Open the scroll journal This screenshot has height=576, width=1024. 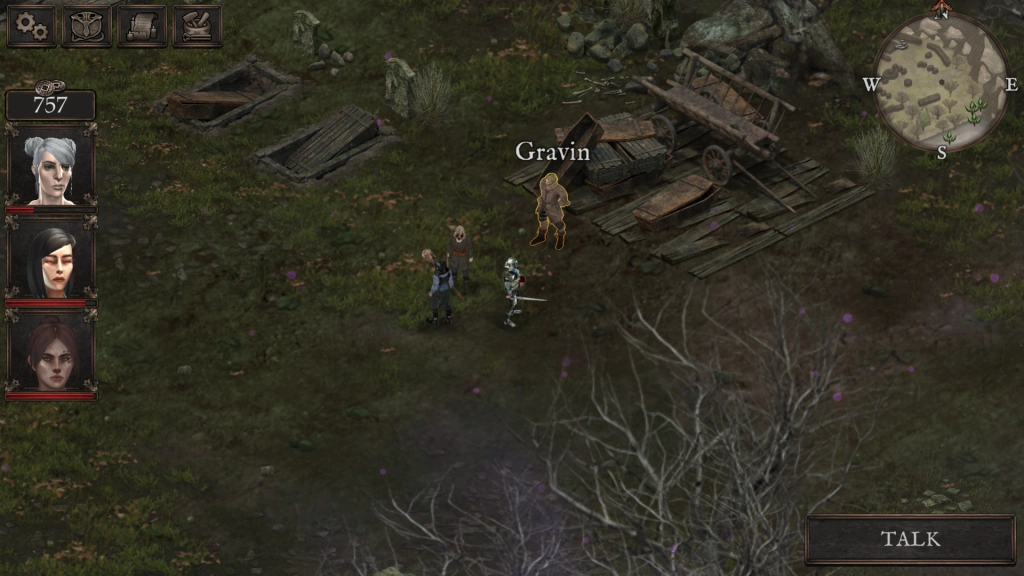pos(142,26)
